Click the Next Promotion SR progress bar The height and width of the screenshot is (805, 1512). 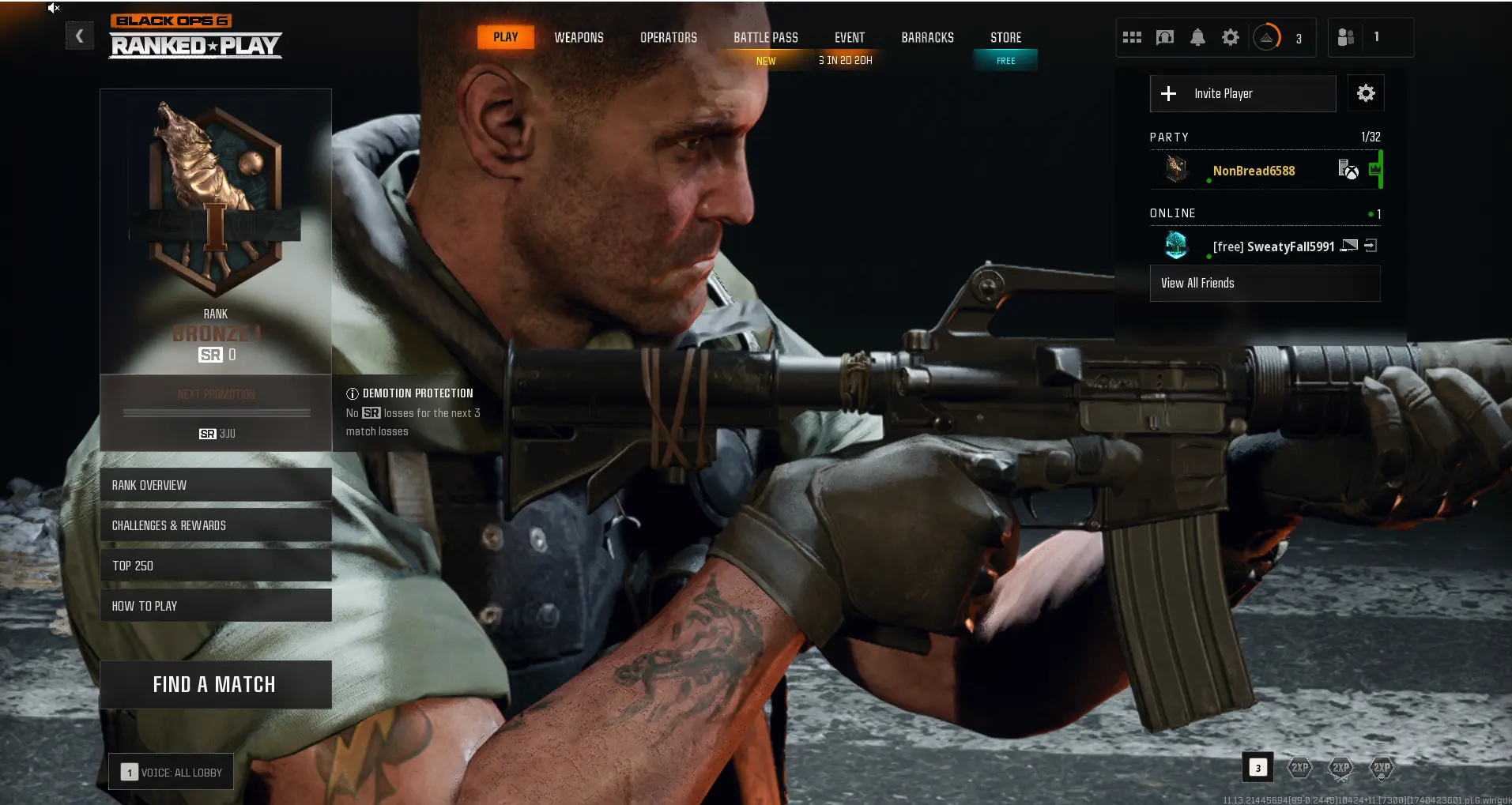[x=215, y=412]
